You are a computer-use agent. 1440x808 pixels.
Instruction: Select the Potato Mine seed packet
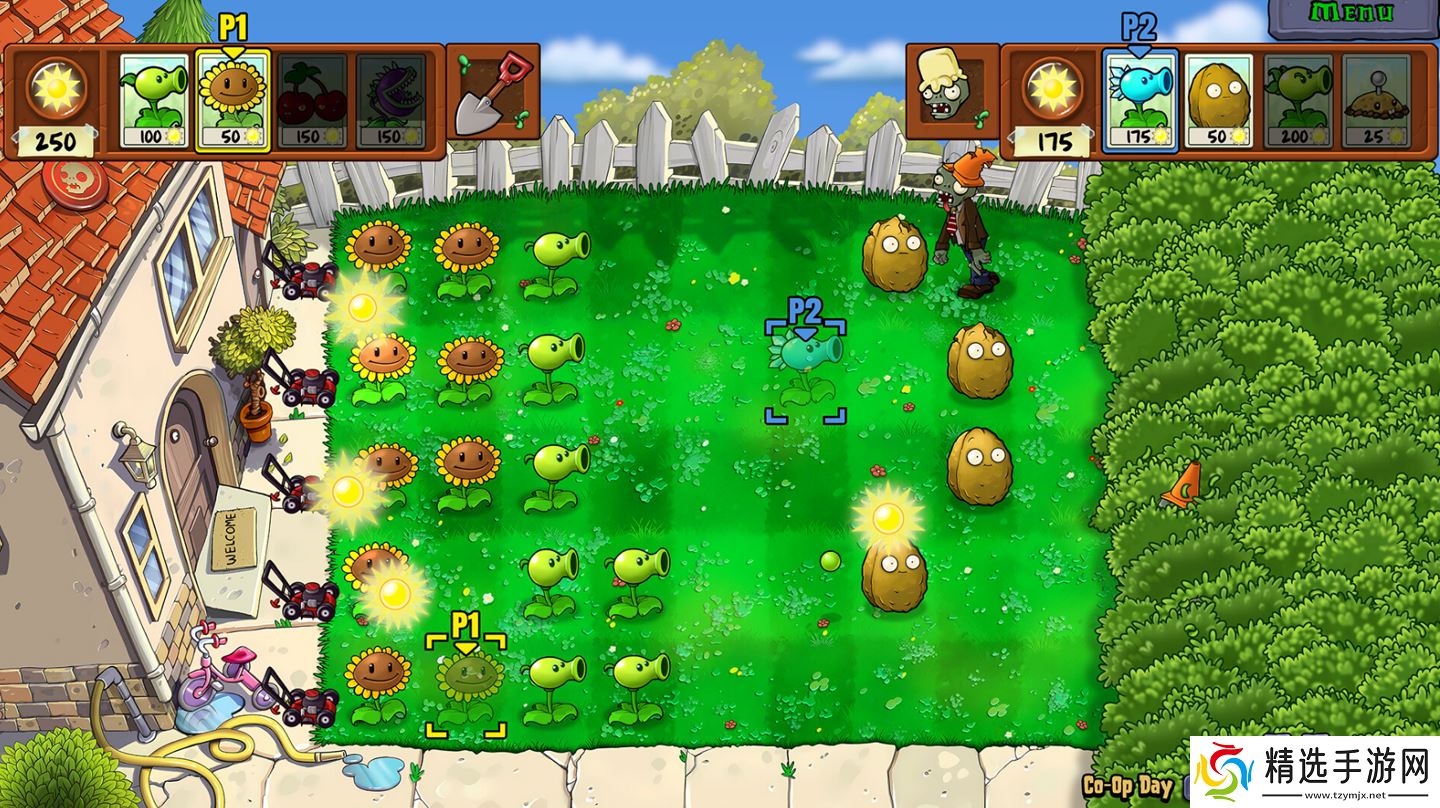click(1377, 100)
